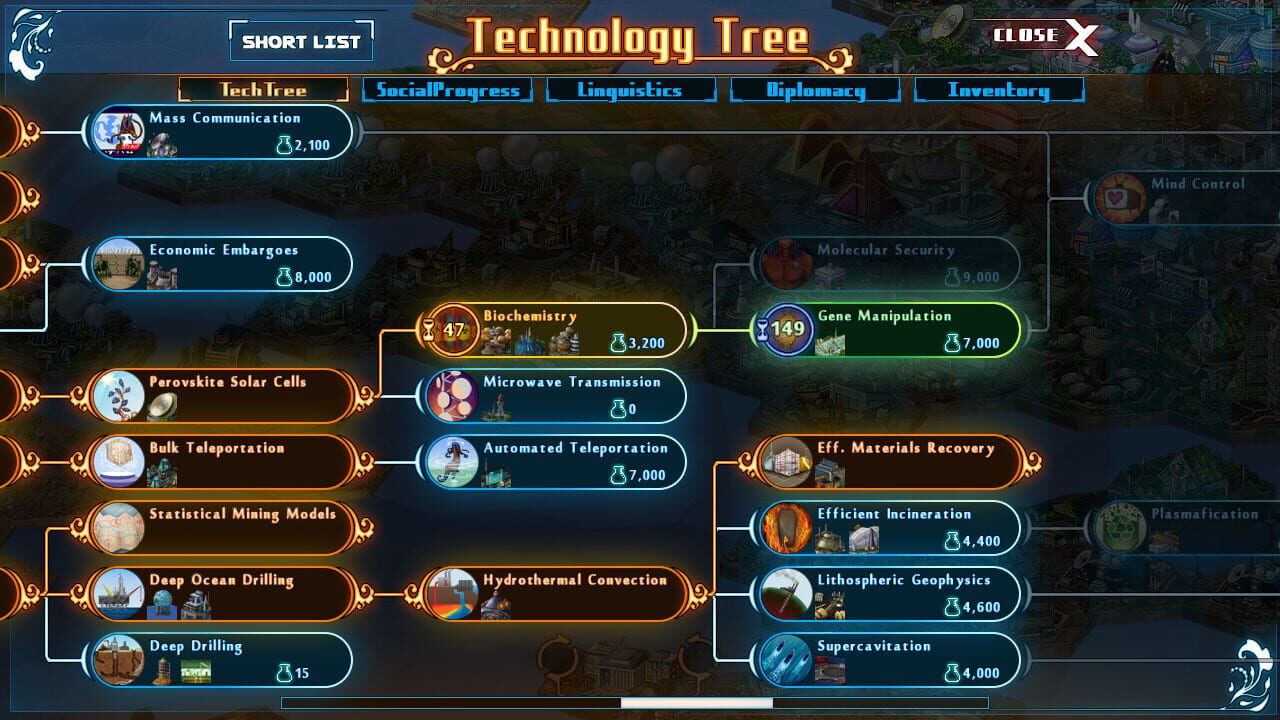Open the Linguistics tab

click(631, 90)
